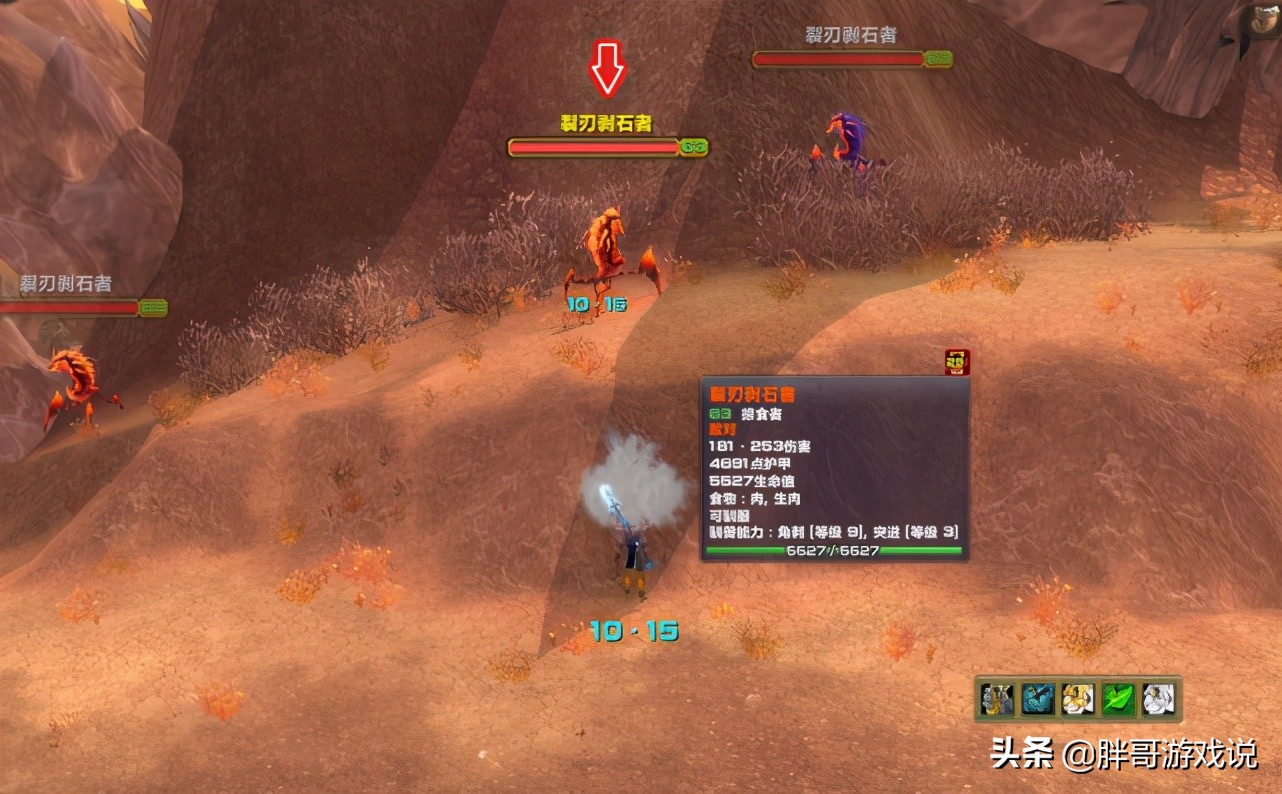Image resolution: width=1282 pixels, height=794 pixels.
Task: Select the green leaf ability on the action bar
Action: 1117,700
